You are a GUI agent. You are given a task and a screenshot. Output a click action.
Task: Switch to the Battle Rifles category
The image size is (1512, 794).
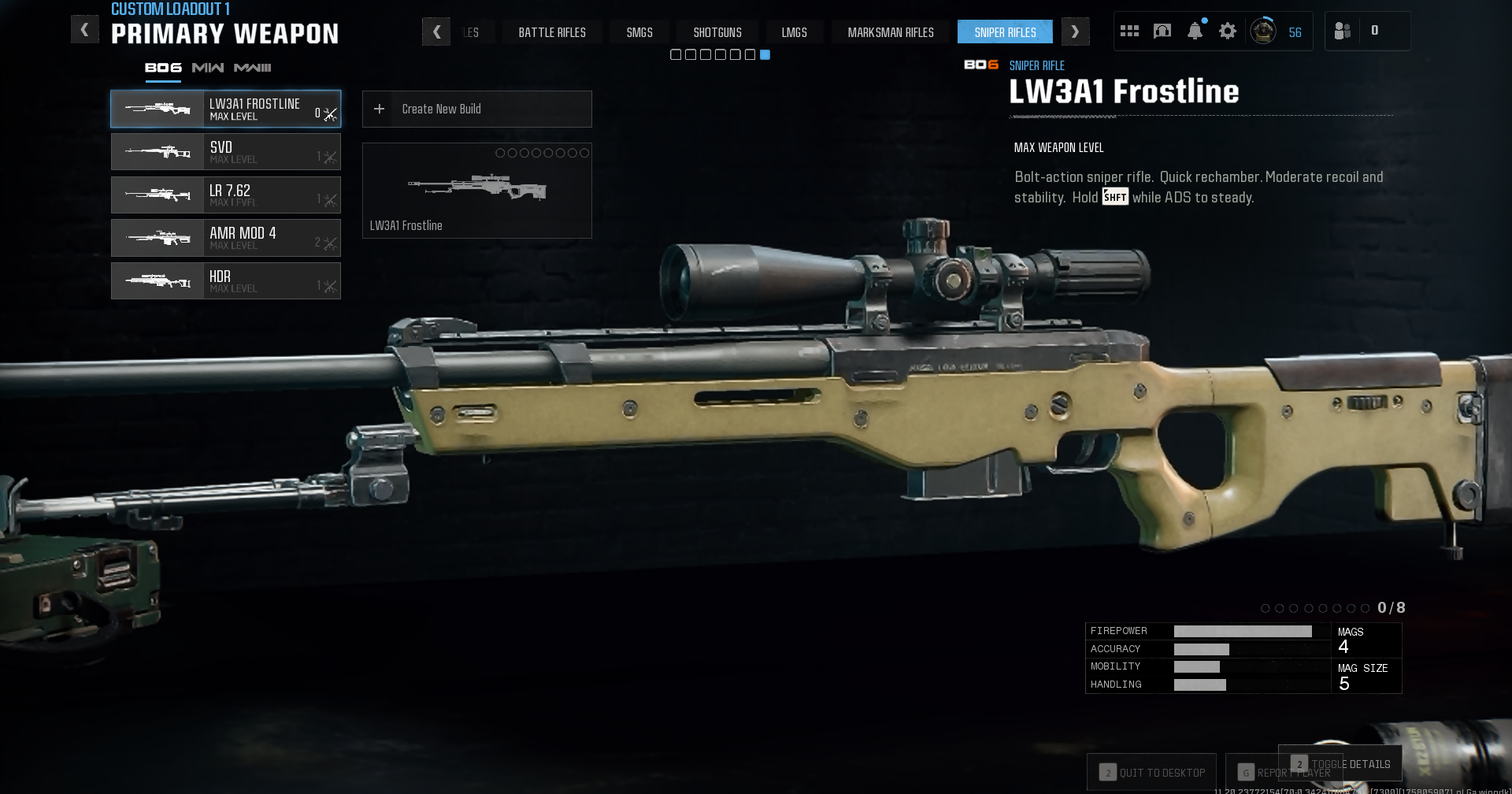[551, 32]
